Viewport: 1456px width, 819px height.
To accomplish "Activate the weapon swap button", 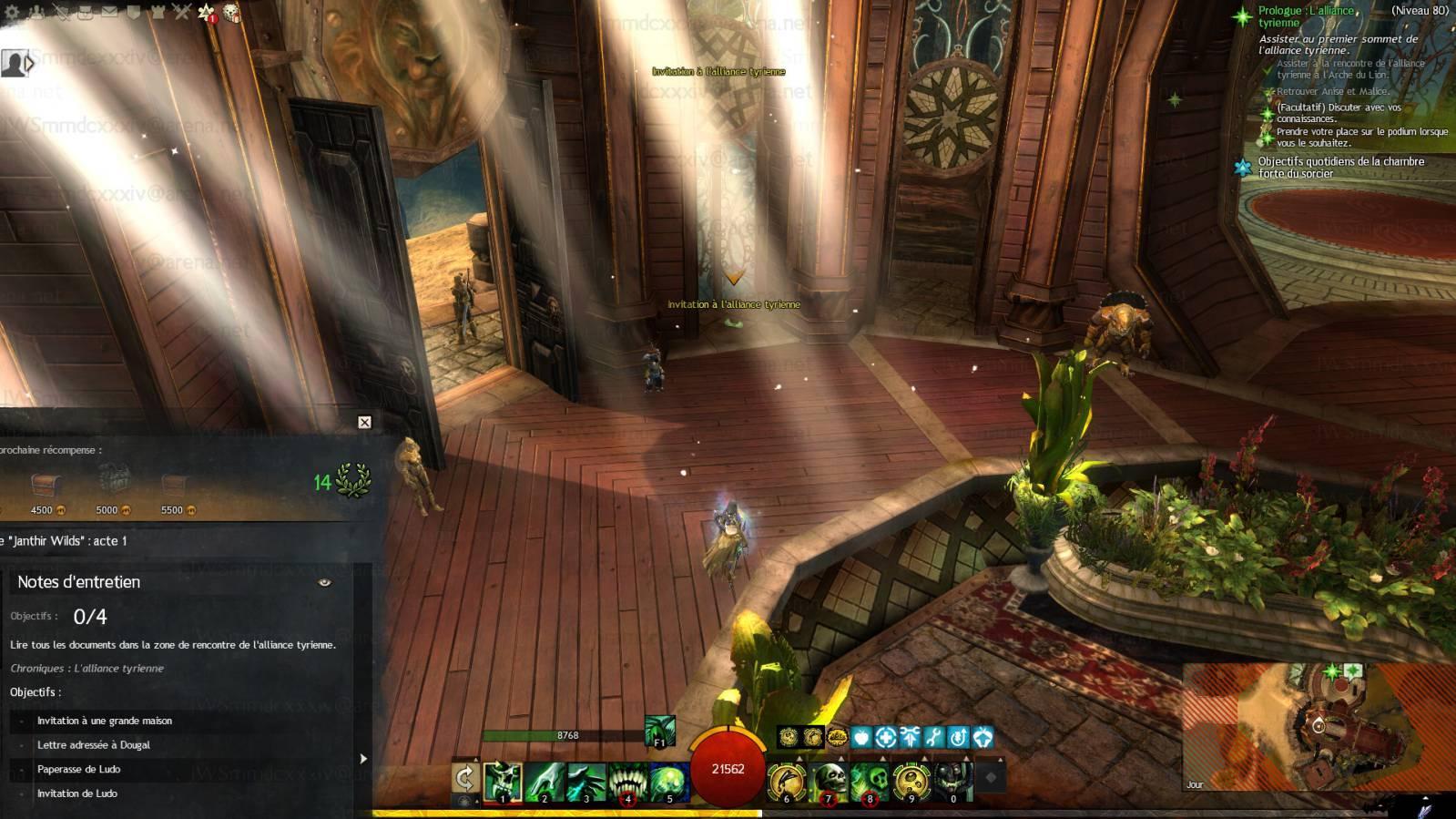I will point(465,778).
